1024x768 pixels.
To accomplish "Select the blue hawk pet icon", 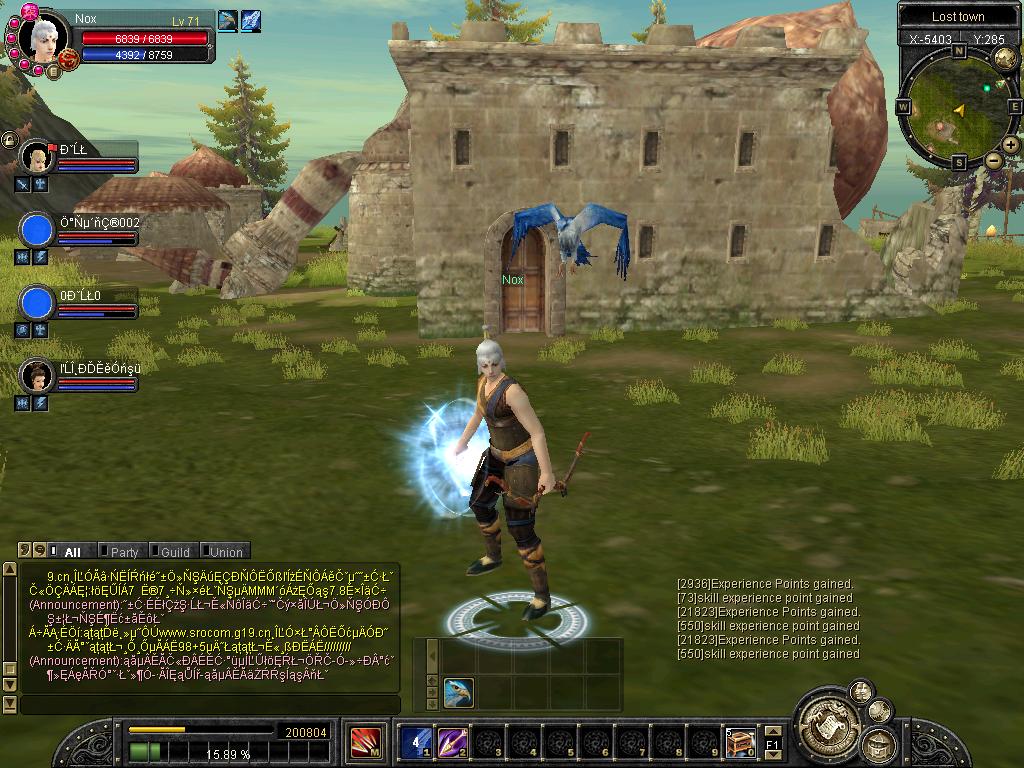I will 458,692.
